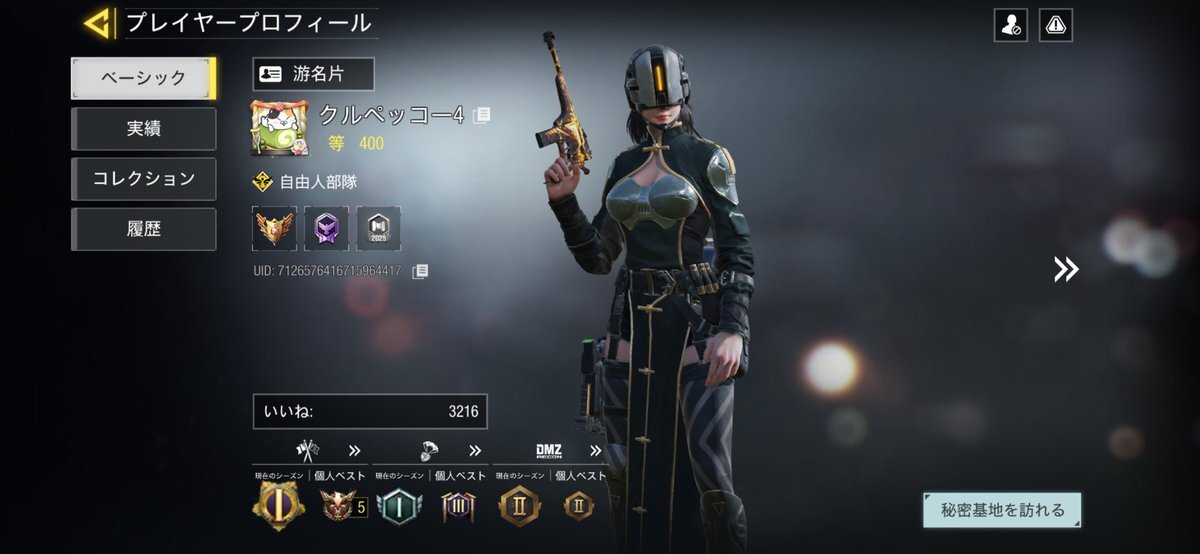Open the 実績 tab
The image size is (1200, 554).
click(x=143, y=129)
